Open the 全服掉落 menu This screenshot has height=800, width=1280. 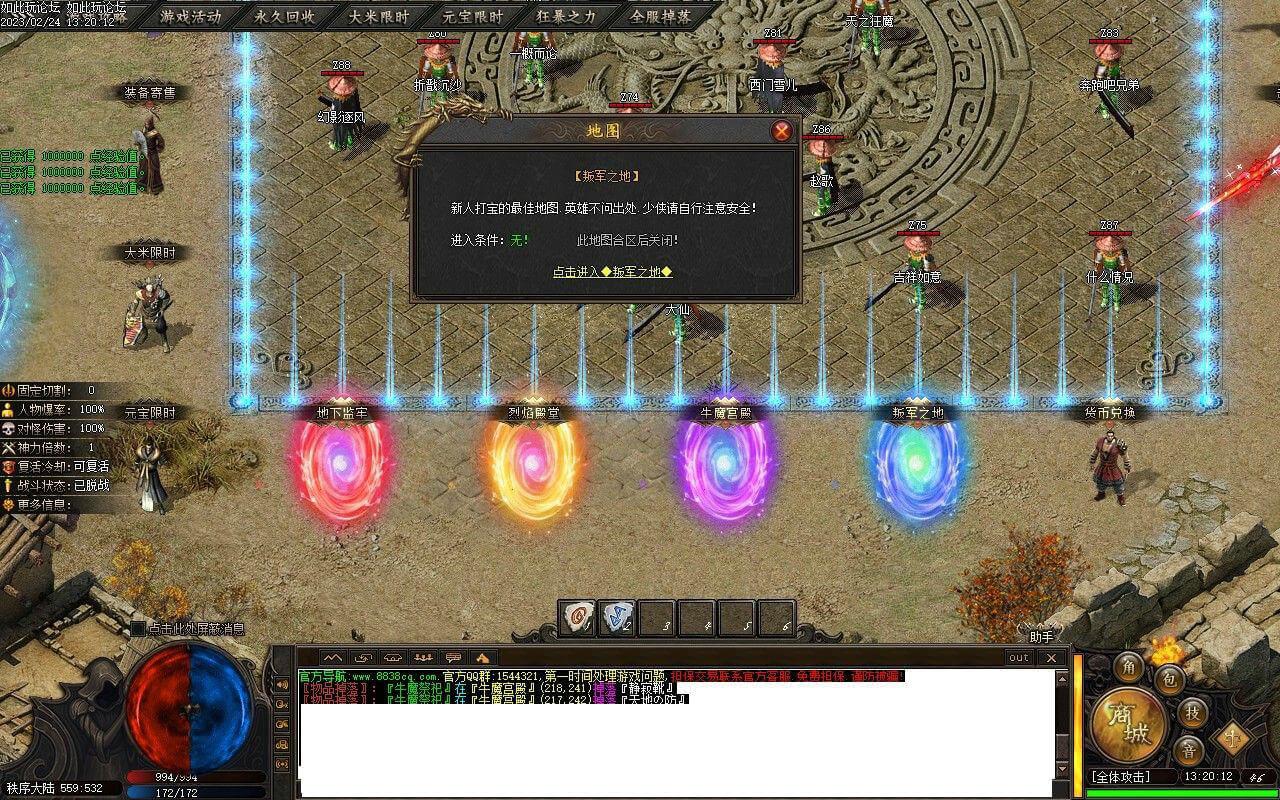tap(660, 16)
